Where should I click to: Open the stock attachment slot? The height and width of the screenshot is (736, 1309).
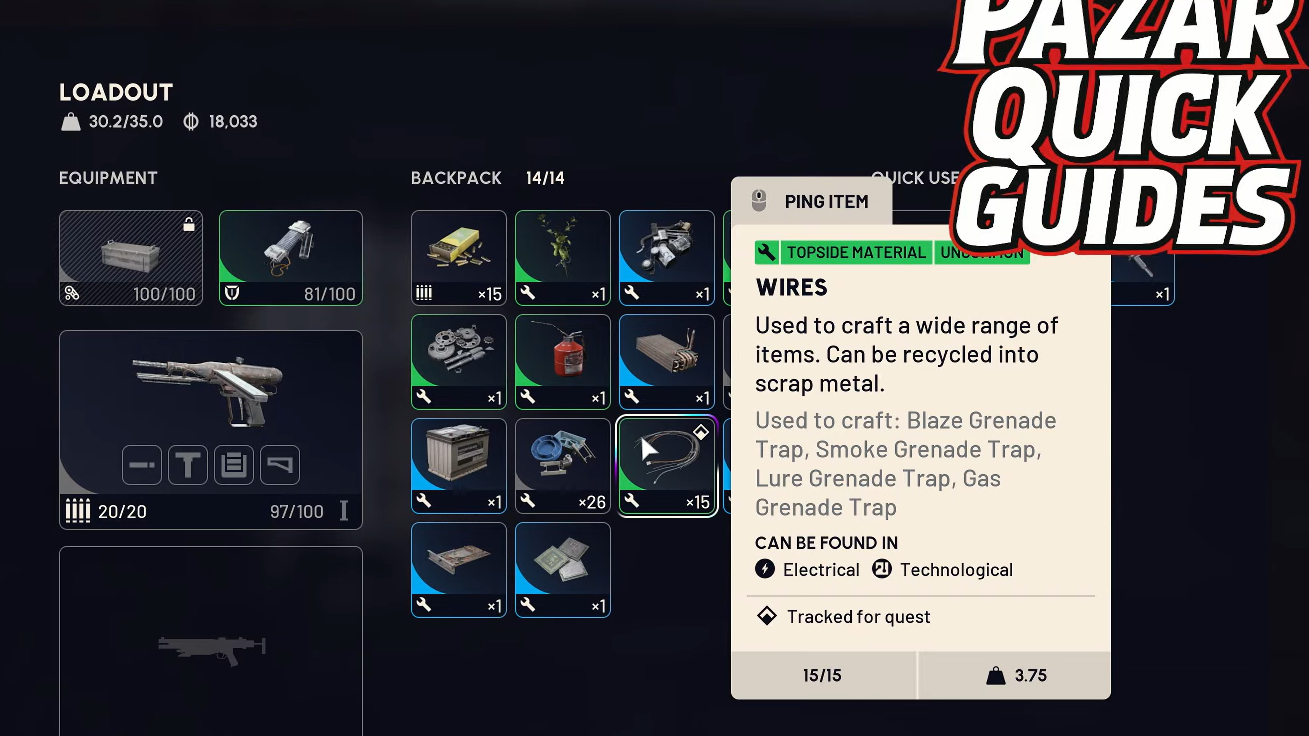click(x=280, y=465)
